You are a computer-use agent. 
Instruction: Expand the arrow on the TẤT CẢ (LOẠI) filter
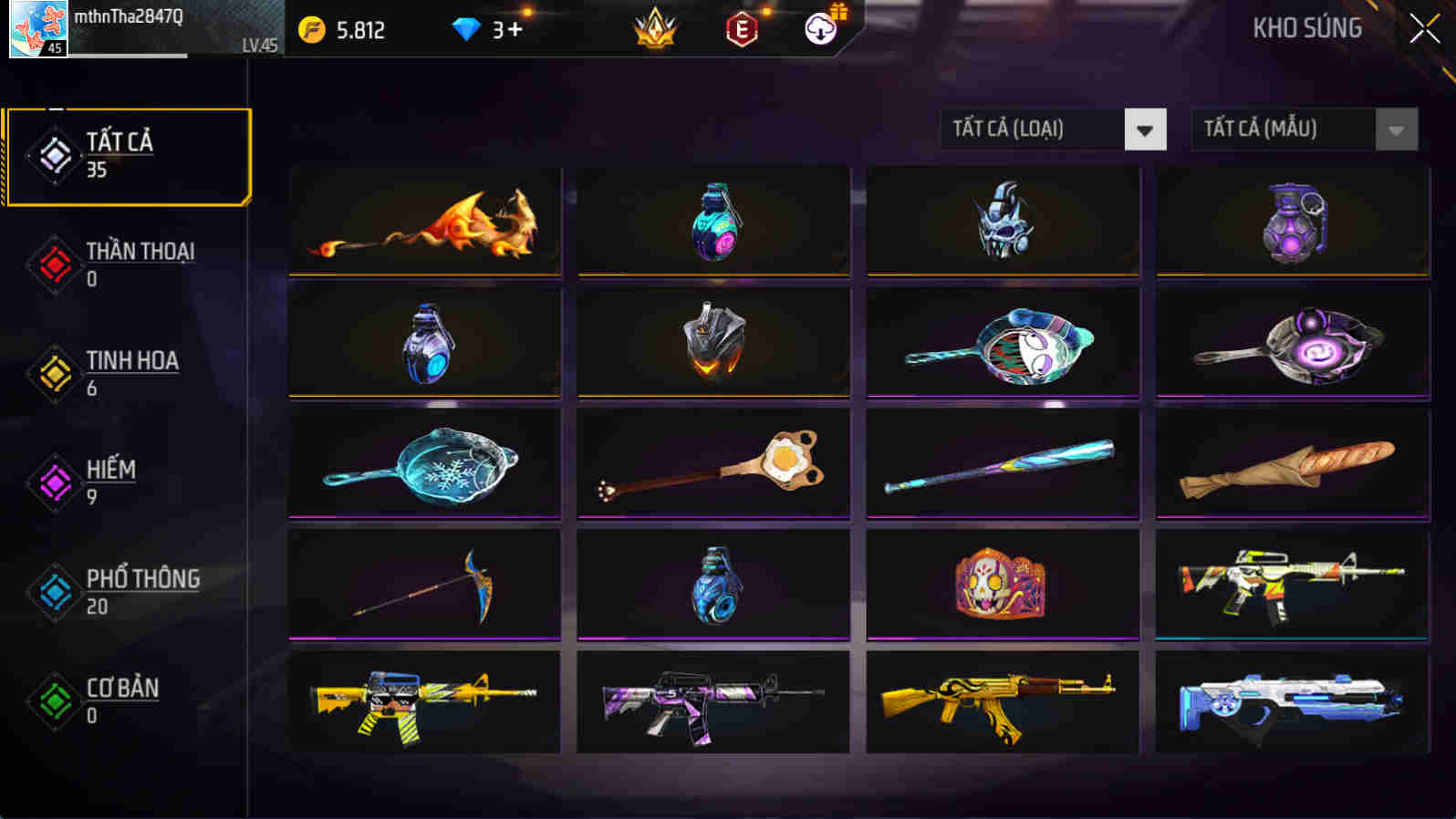pos(1146,129)
